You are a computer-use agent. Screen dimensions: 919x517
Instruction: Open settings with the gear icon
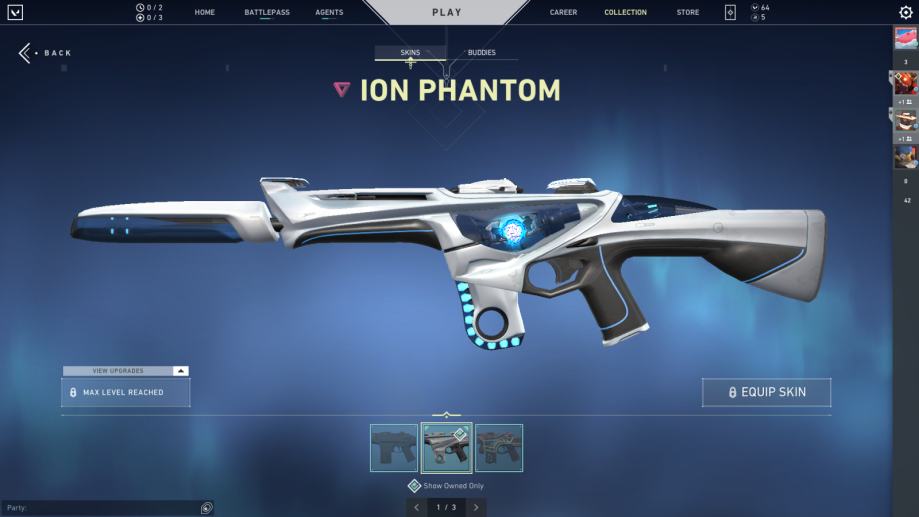[906, 13]
